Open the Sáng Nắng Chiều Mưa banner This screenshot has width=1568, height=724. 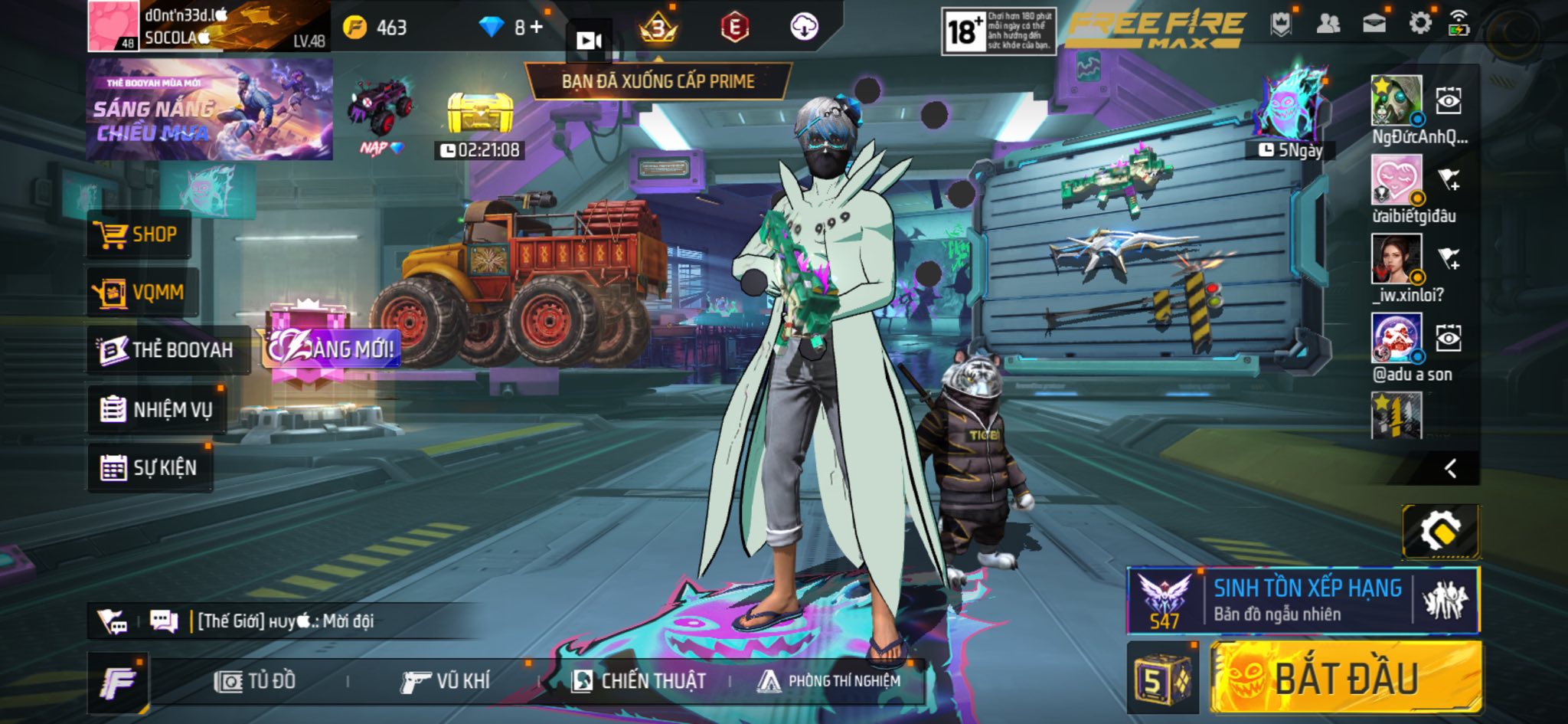point(209,110)
